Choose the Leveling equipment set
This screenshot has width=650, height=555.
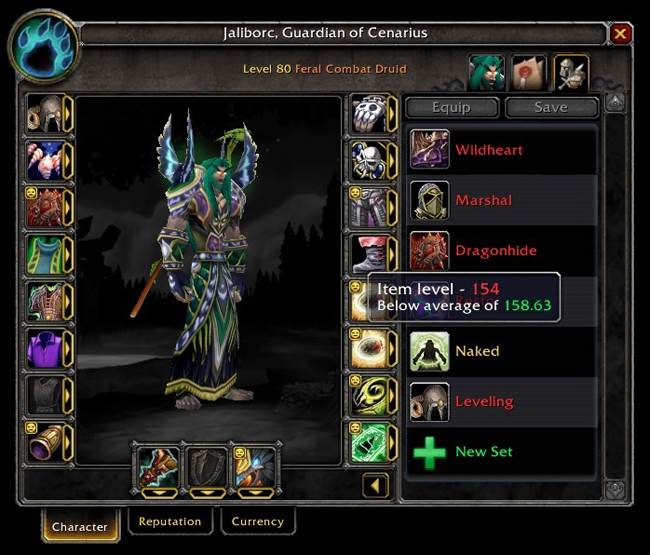(483, 401)
